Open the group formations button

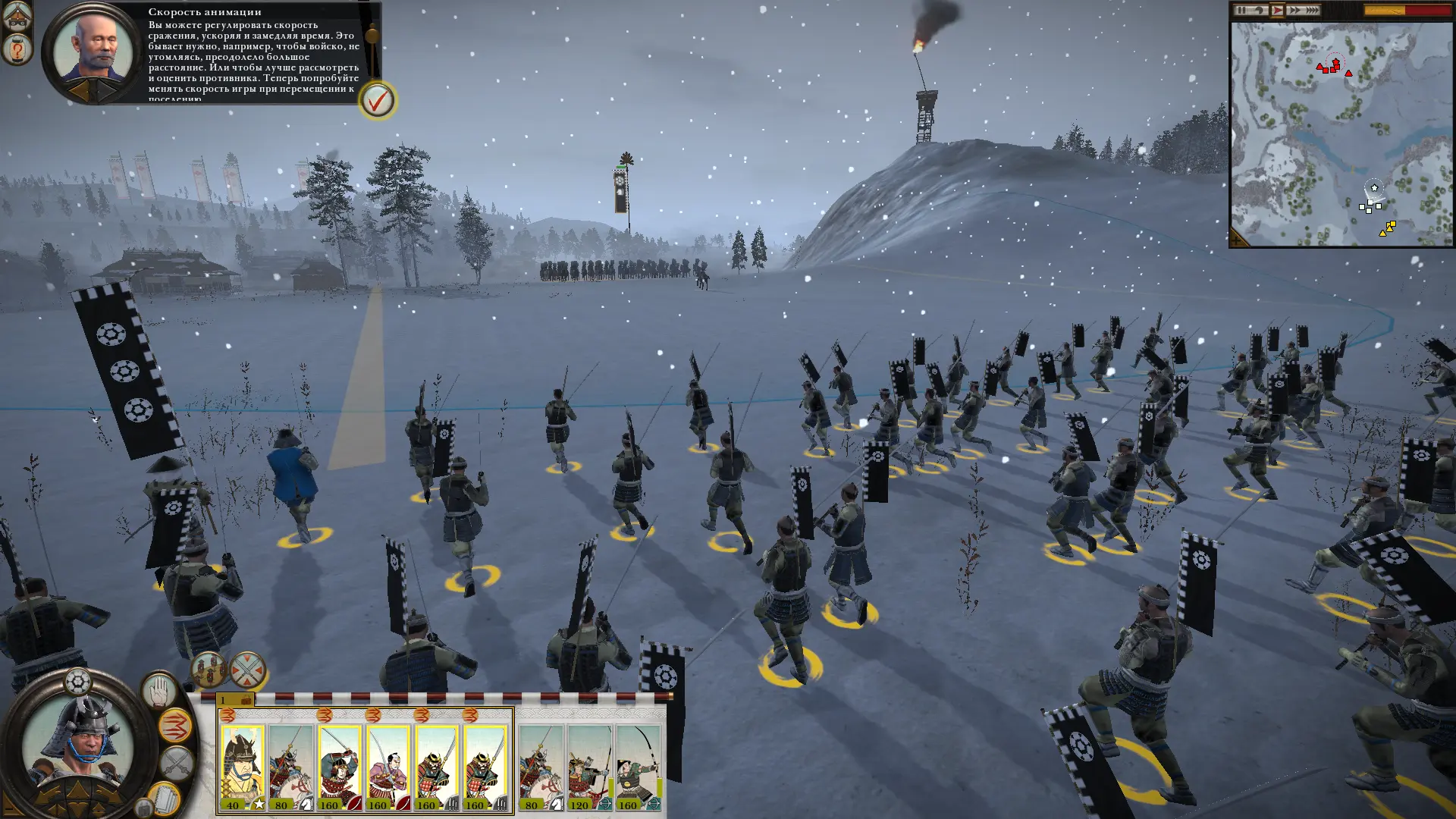point(208,670)
